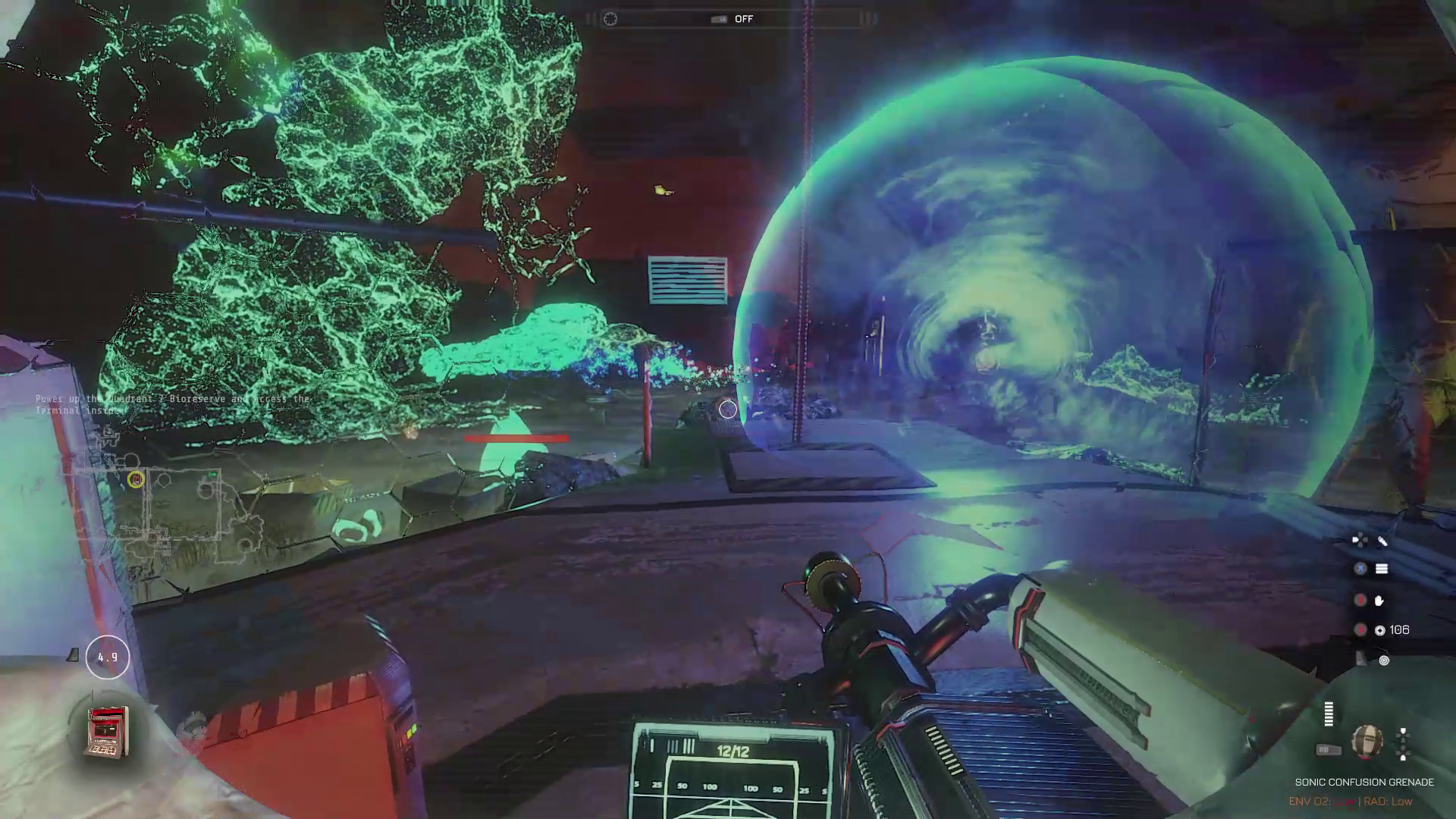Click the quest objective text about Quadrant Bioreserve
1456x819 pixels.
click(173, 404)
